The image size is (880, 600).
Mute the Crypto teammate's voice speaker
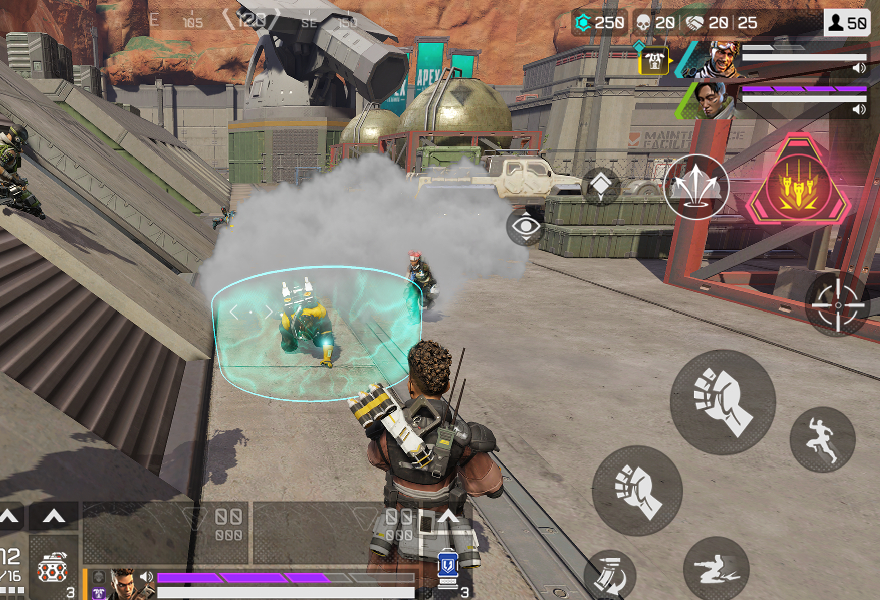click(859, 109)
